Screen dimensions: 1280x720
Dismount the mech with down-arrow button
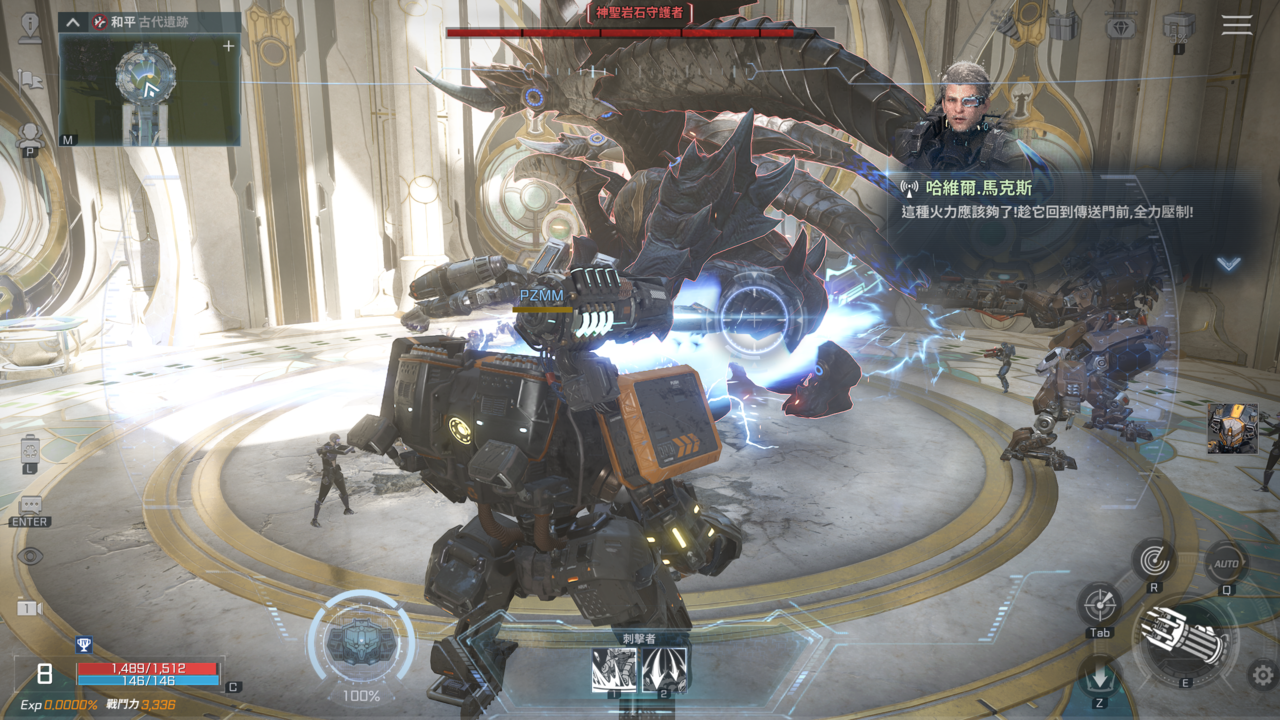click(x=1100, y=676)
